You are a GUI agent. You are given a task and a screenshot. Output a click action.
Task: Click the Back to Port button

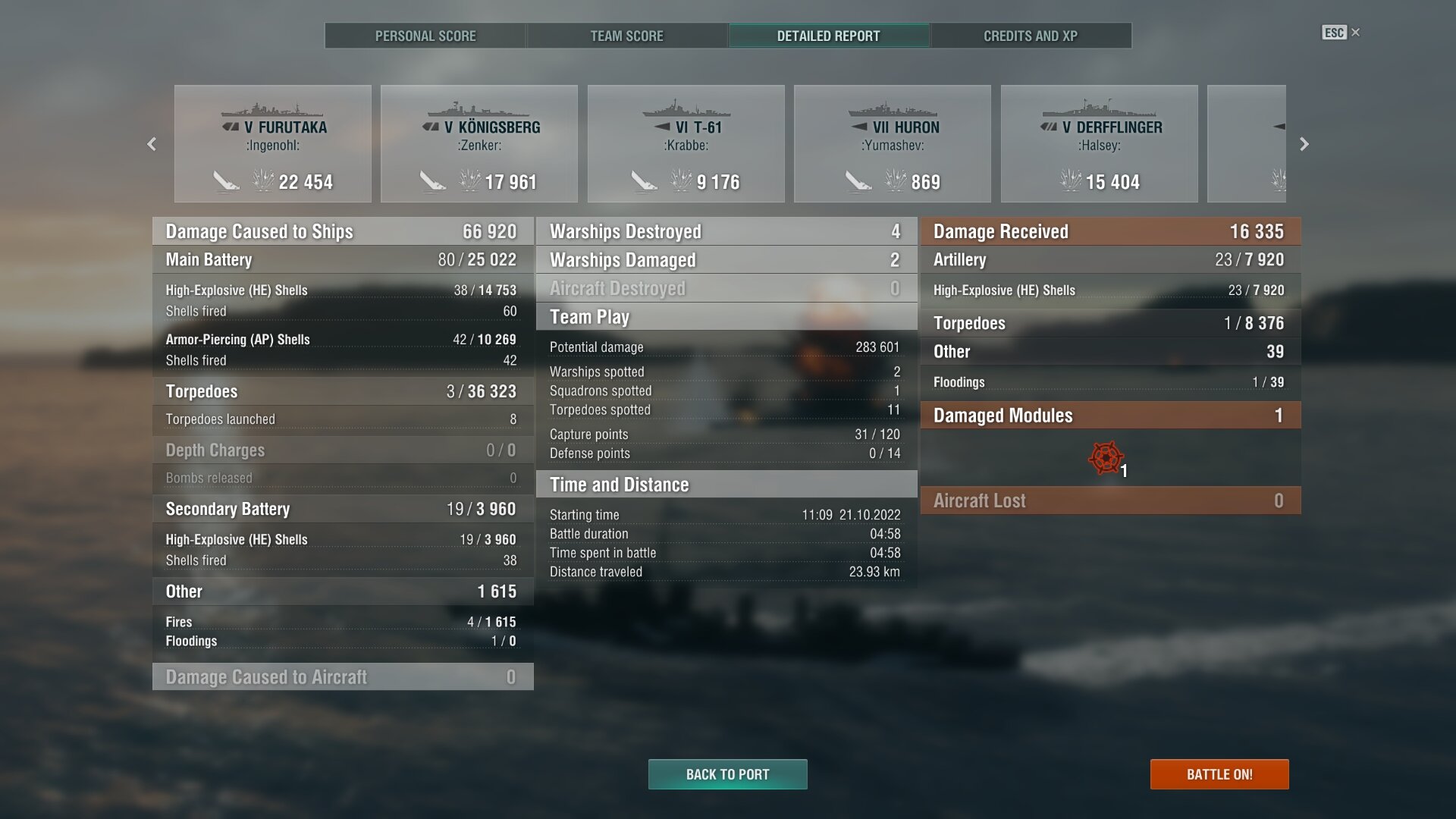[x=727, y=774]
